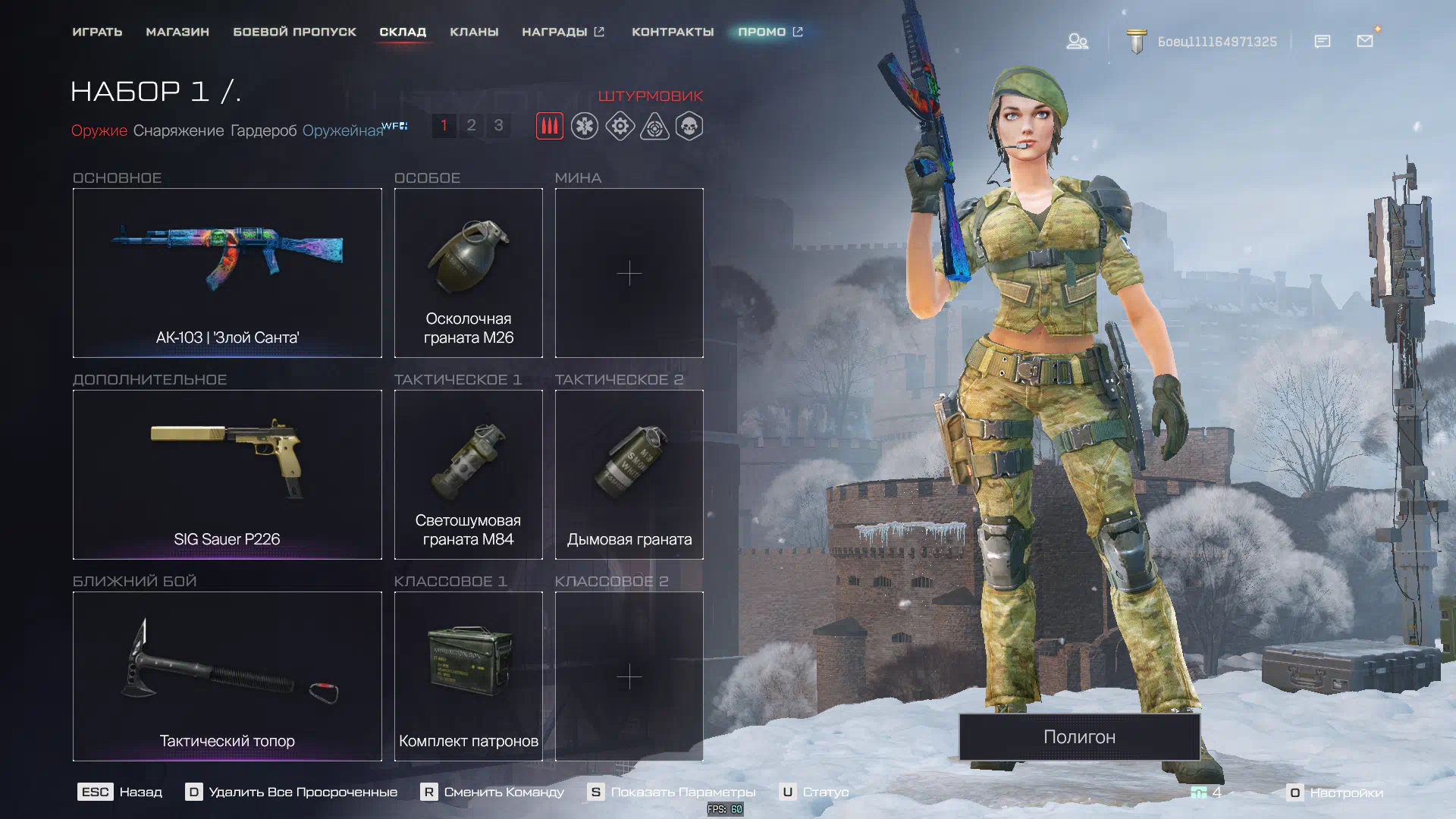Enter the Полигон shooting range
Viewport: 1456px width, 819px height.
point(1079,736)
